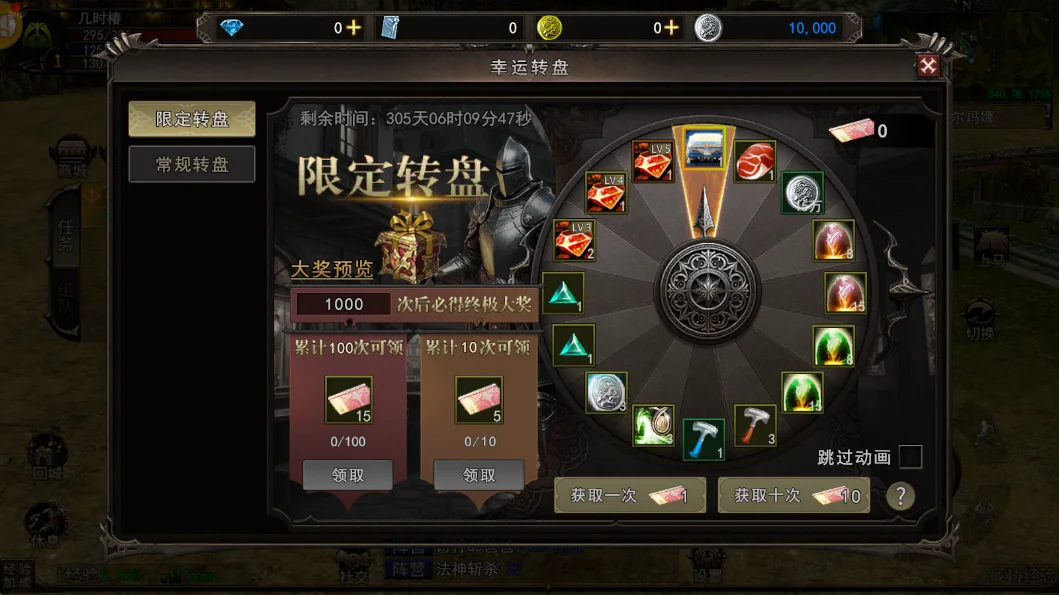The width and height of the screenshot is (1059, 595).
Task: Spin once with 获取一次 button
Action: click(628, 495)
